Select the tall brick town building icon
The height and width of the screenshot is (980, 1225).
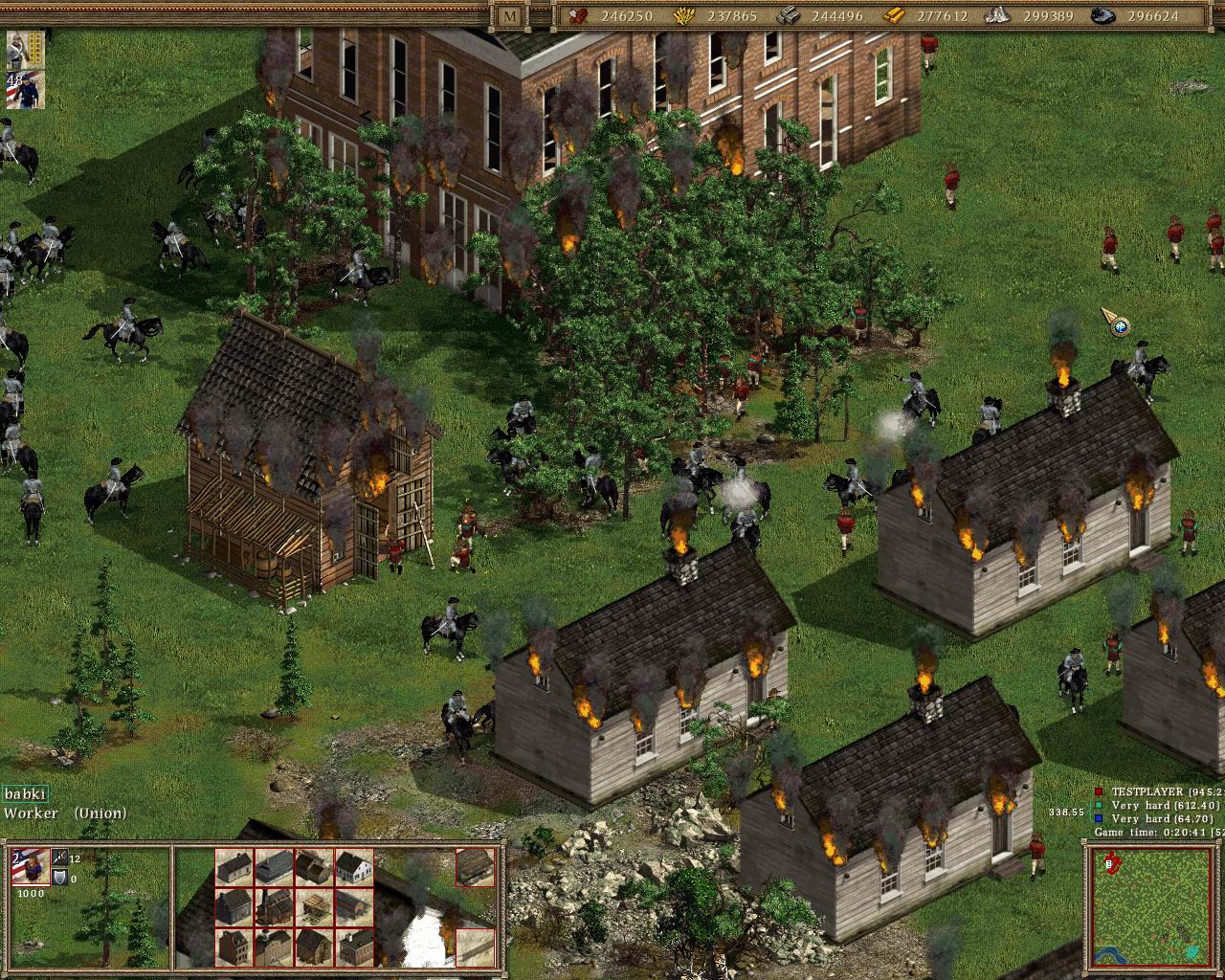[234, 947]
